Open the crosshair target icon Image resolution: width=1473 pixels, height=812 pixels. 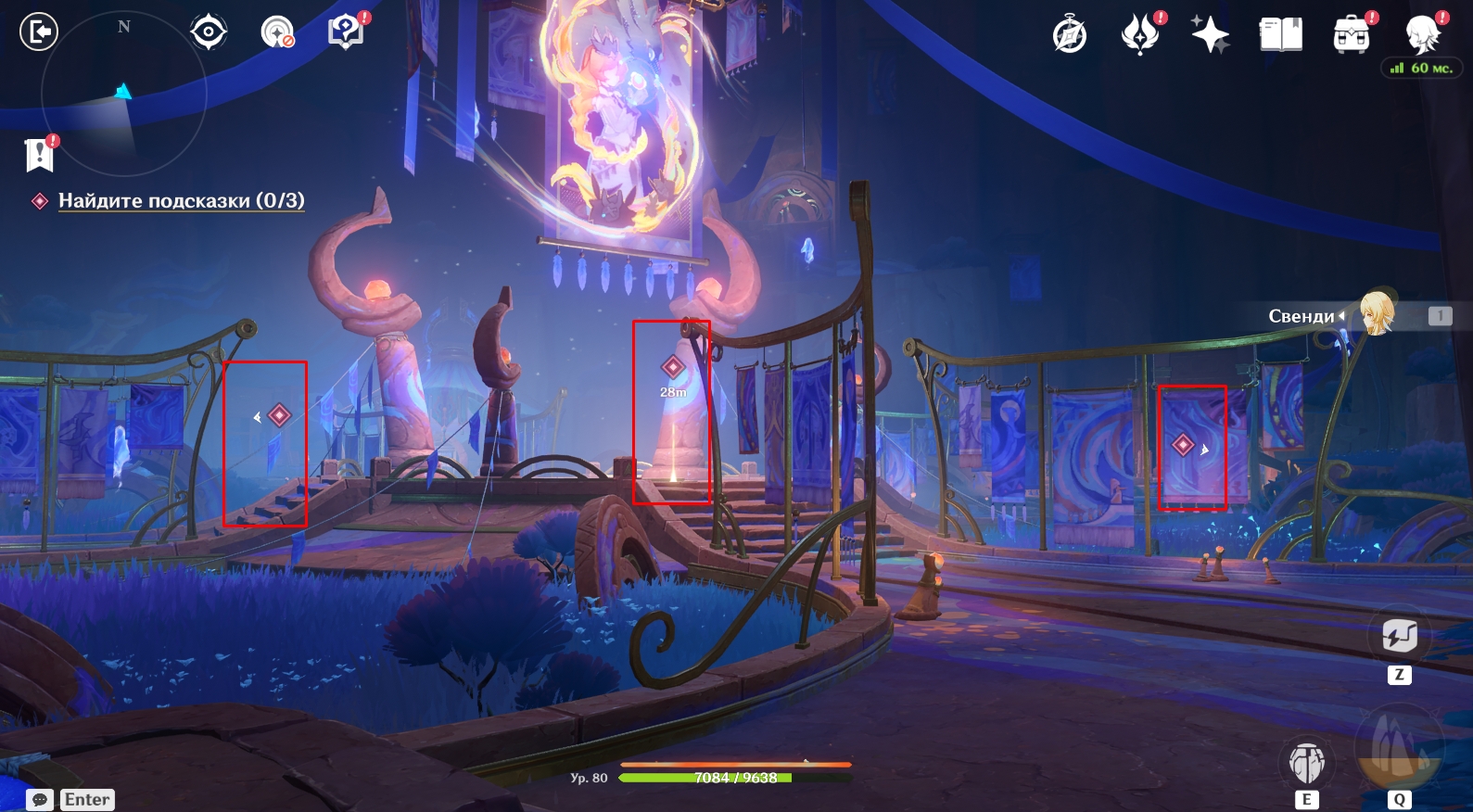coord(209,32)
